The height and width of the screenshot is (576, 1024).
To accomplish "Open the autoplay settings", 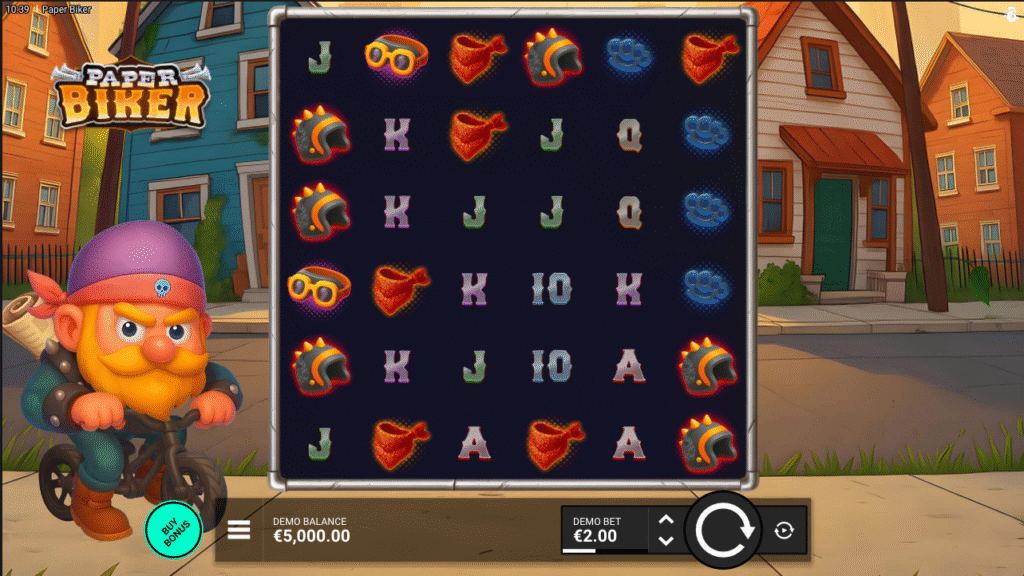I will tap(784, 531).
